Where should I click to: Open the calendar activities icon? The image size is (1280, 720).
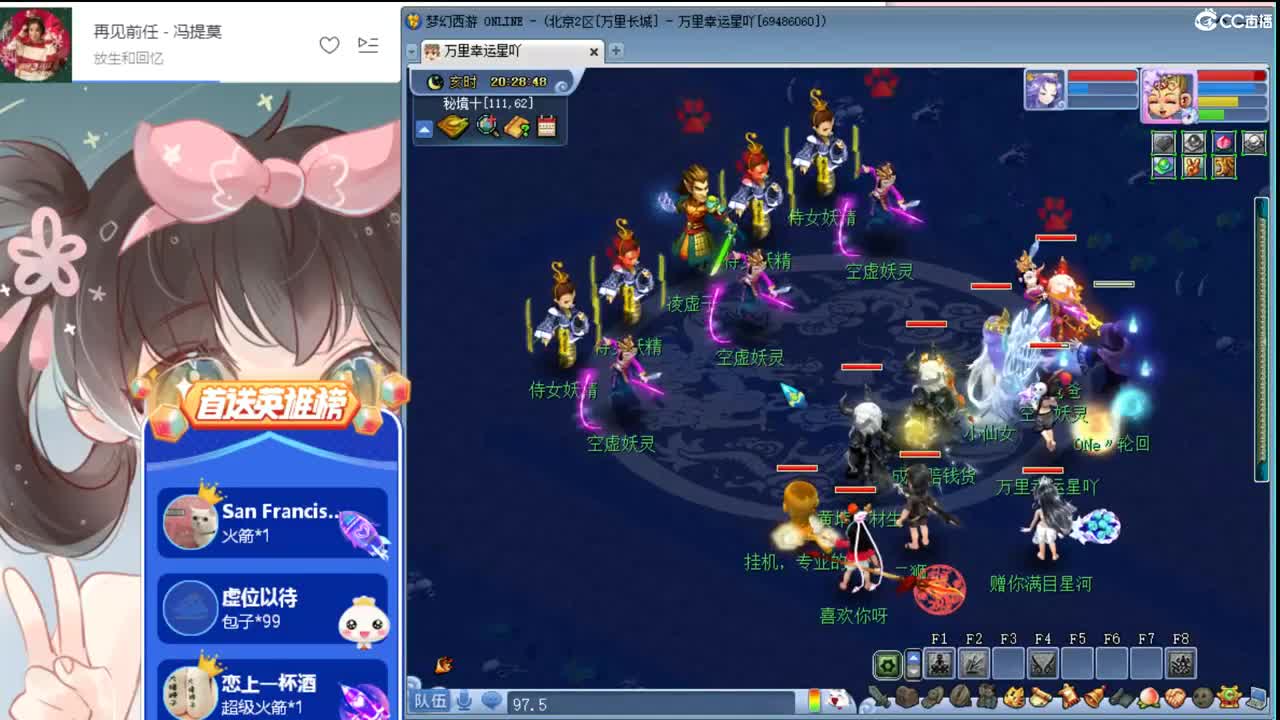pyautogui.click(x=547, y=126)
